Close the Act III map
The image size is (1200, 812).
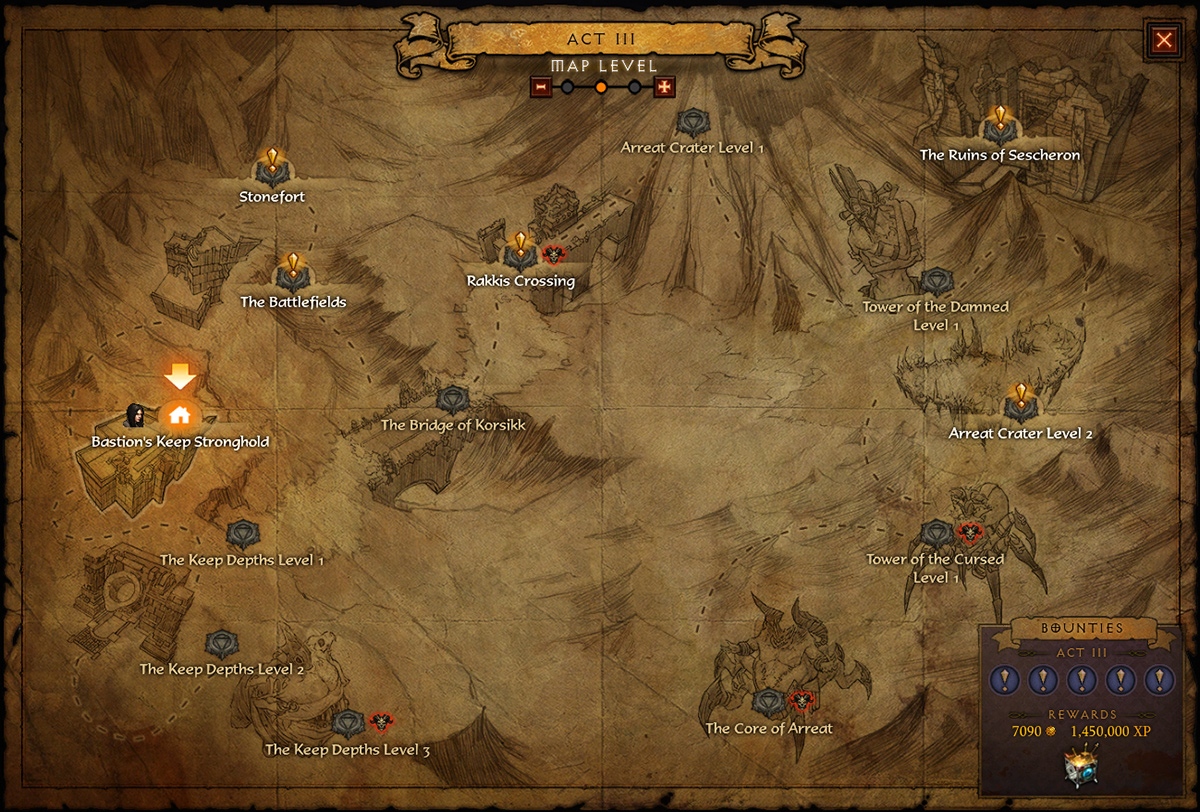1164,40
